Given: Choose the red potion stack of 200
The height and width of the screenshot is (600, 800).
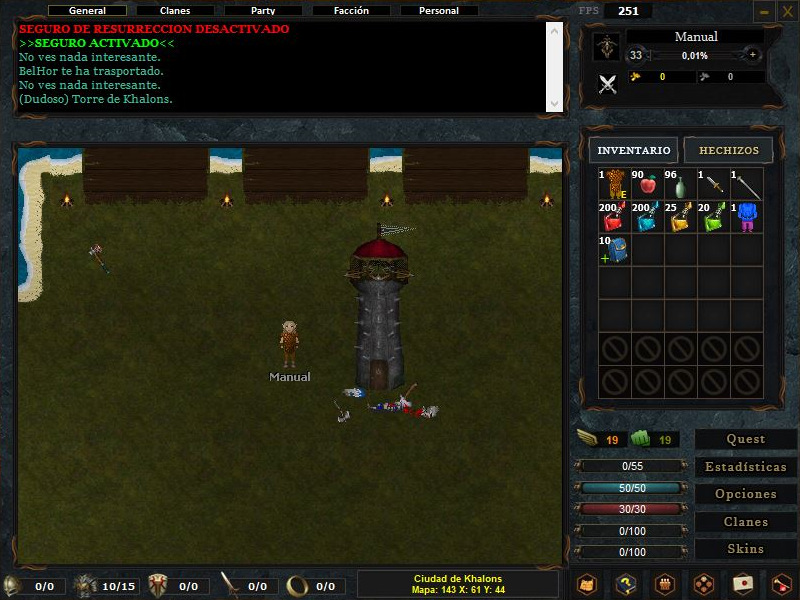Looking at the screenshot, I should 614,218.
